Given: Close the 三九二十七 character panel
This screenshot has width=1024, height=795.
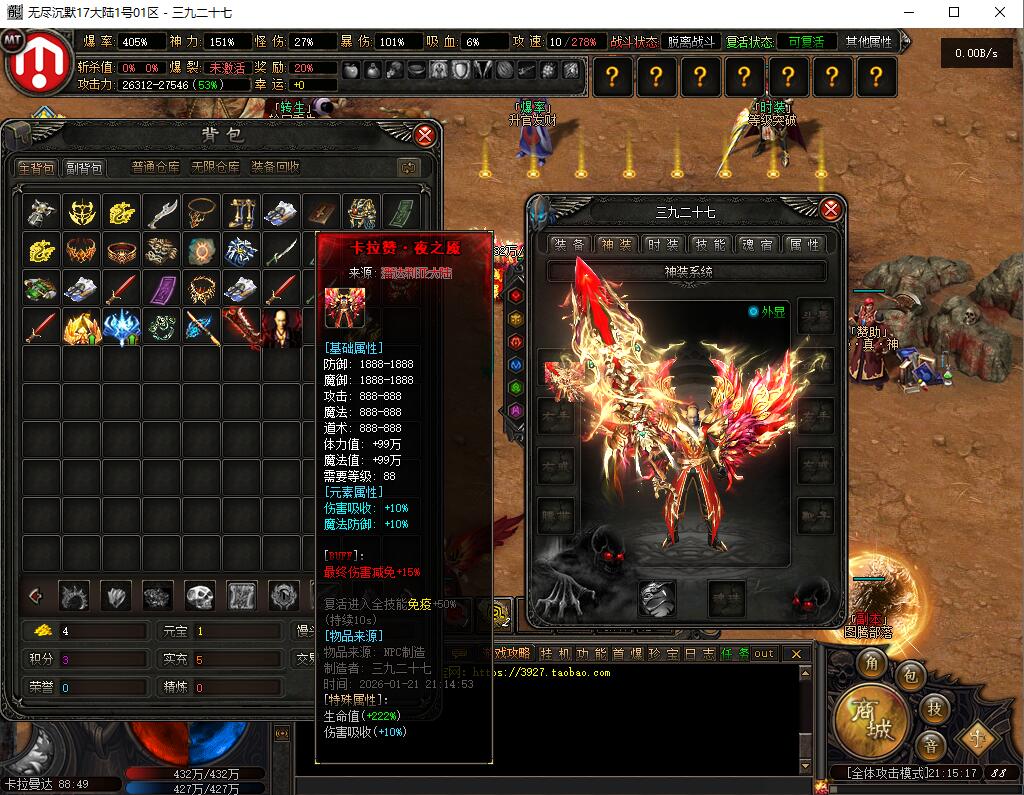Looking at the screenshot, I should coord(831,209).
